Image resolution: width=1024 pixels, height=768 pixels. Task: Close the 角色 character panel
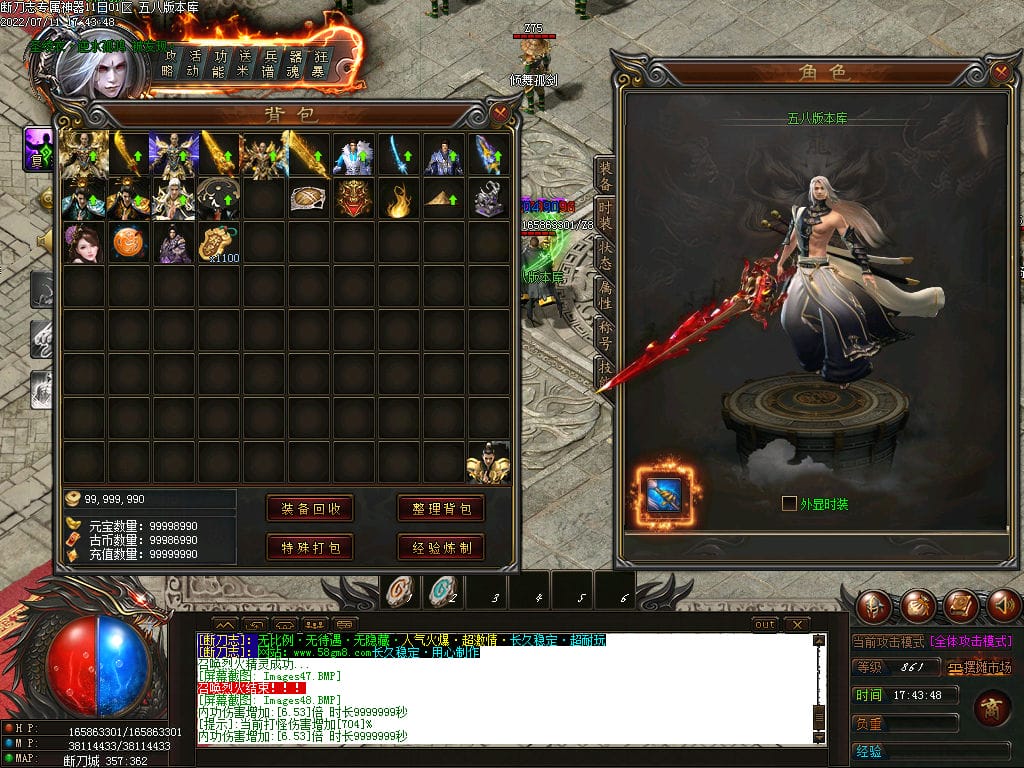click(1001, 72)
